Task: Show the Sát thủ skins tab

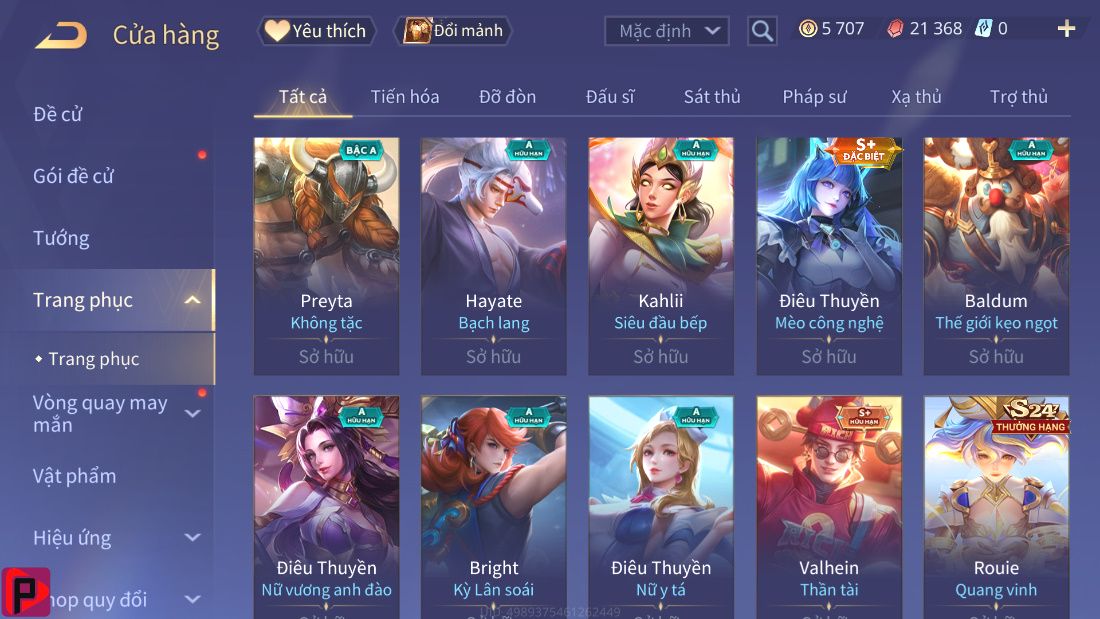Action: click(x=712, y=97)
